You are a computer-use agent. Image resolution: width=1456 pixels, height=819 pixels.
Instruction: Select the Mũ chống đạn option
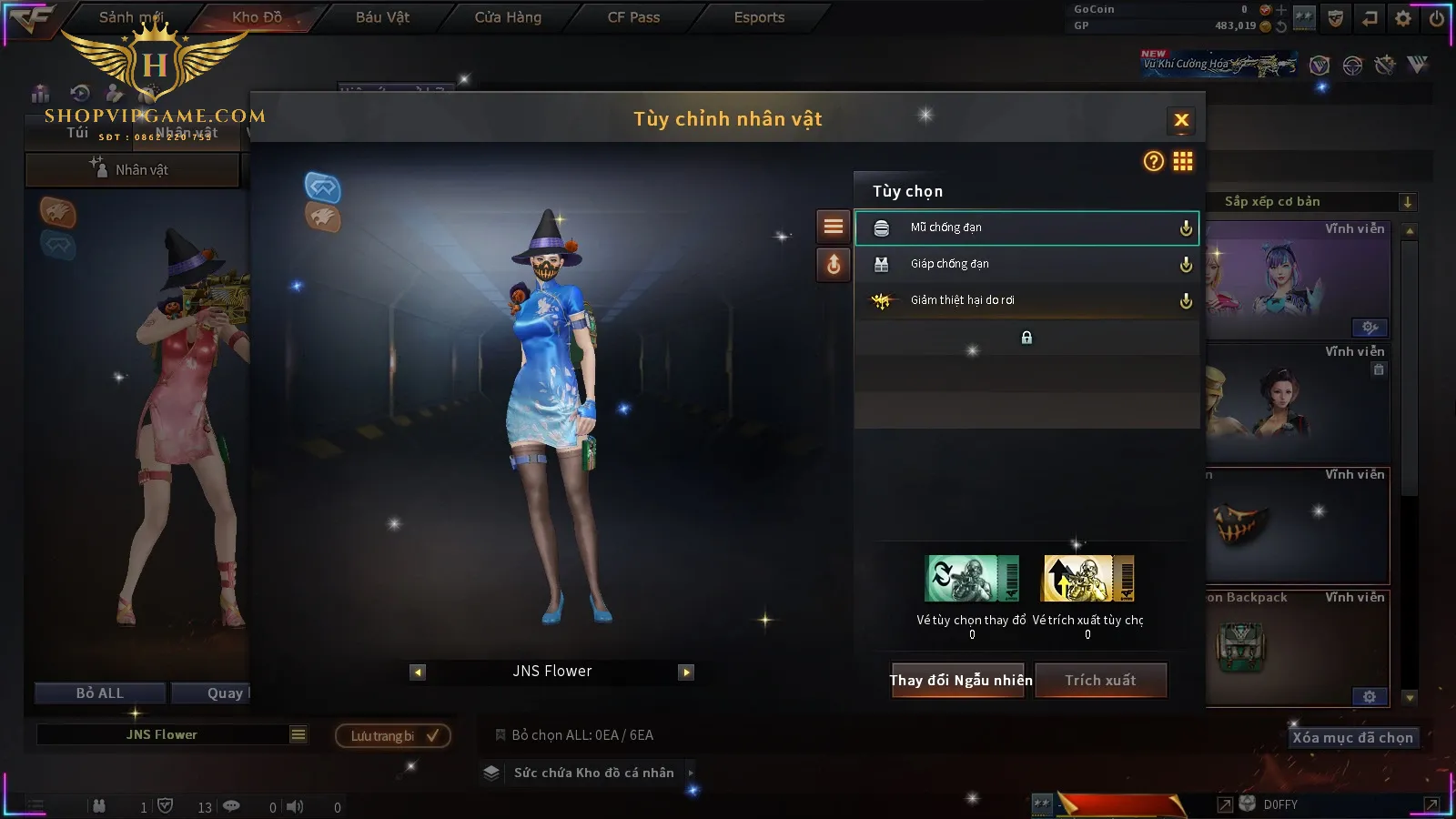click(1026, 227)
